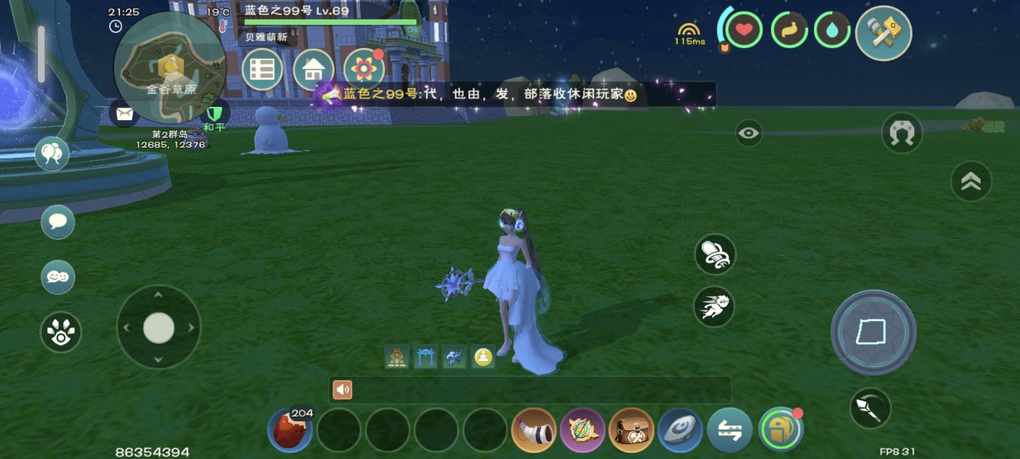This screenshot has width=1020, height=459.
Task: Open the list menu button
Action: tap(262, 69)
